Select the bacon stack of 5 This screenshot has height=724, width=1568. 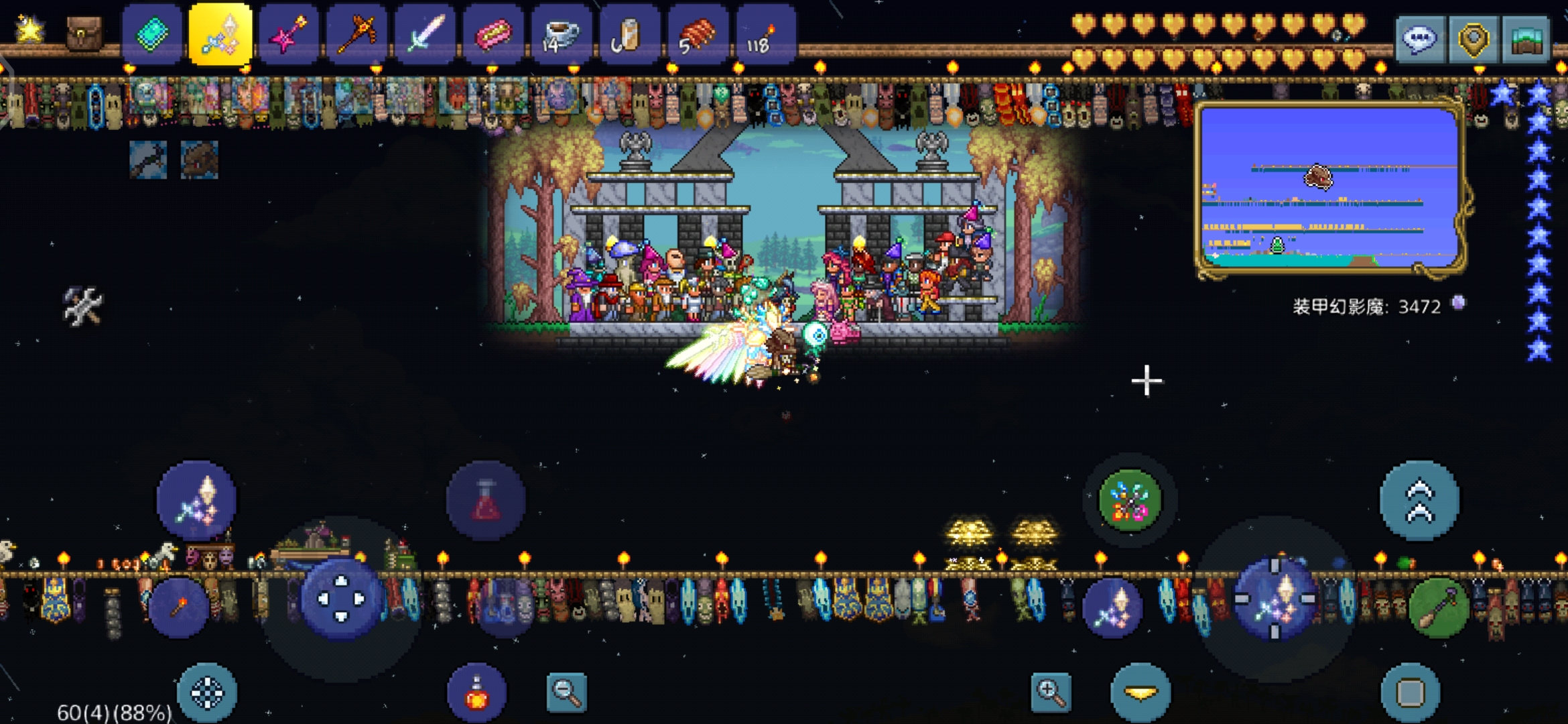coord(698,35)
